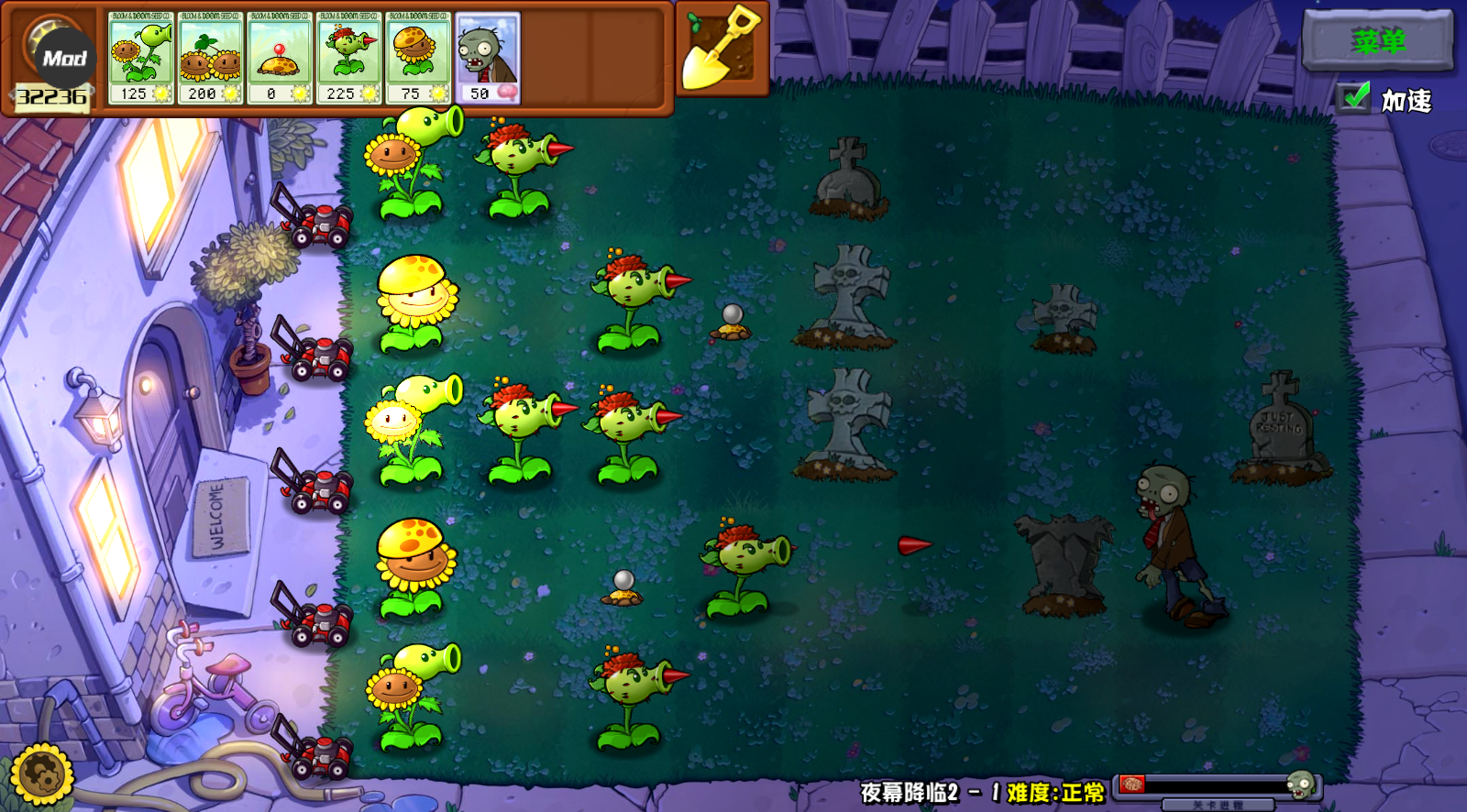
Task: Select the 125-sun peashooter-sunflower seed packet
Action: coord(140,57)
